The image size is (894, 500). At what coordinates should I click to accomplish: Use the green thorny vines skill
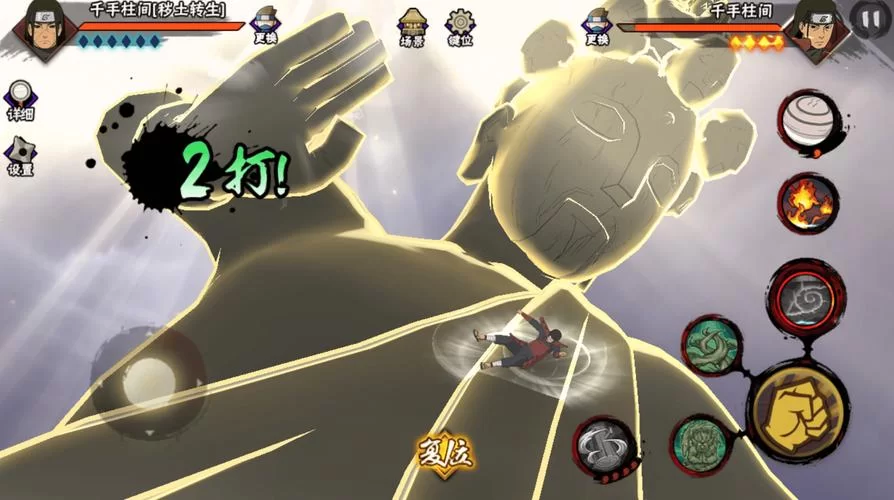(712, 345)
